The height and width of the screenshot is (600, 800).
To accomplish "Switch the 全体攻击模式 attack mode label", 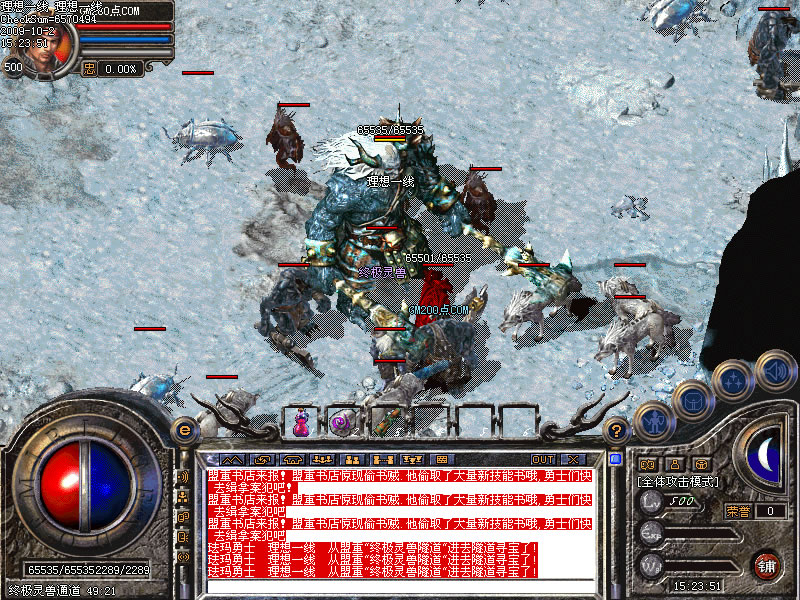I will (x=679, y=482).
